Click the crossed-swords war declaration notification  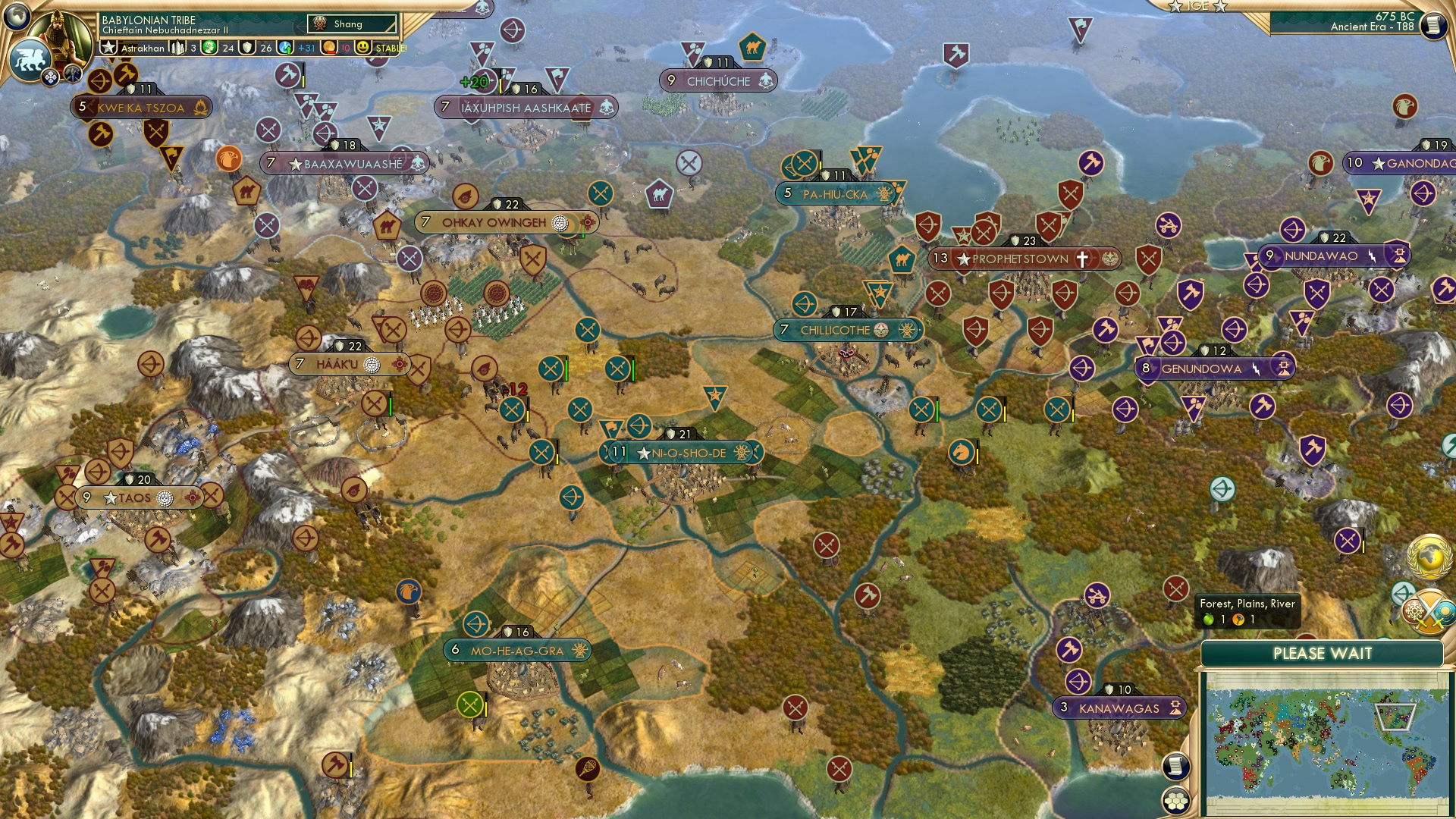pos(1429,611)
